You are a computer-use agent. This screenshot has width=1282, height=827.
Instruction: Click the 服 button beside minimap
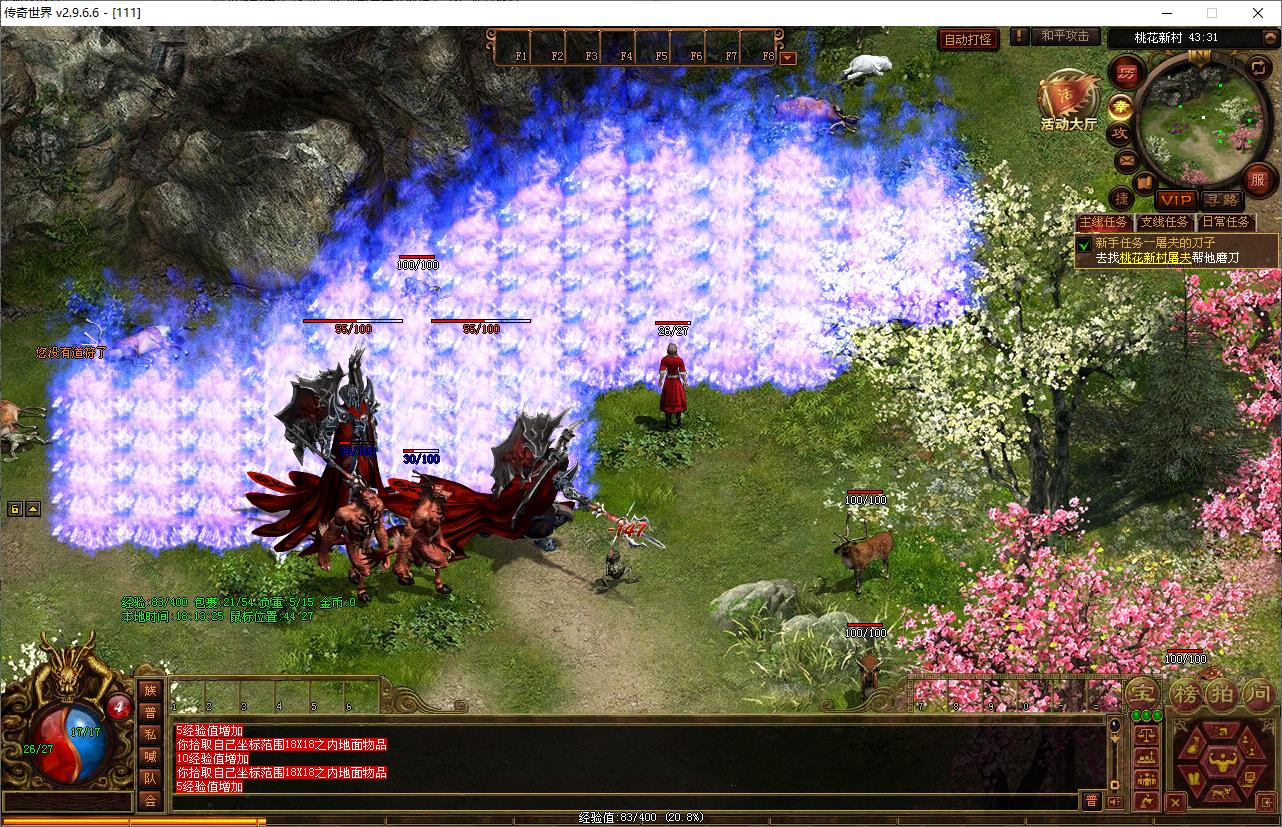click(1258, 180)
